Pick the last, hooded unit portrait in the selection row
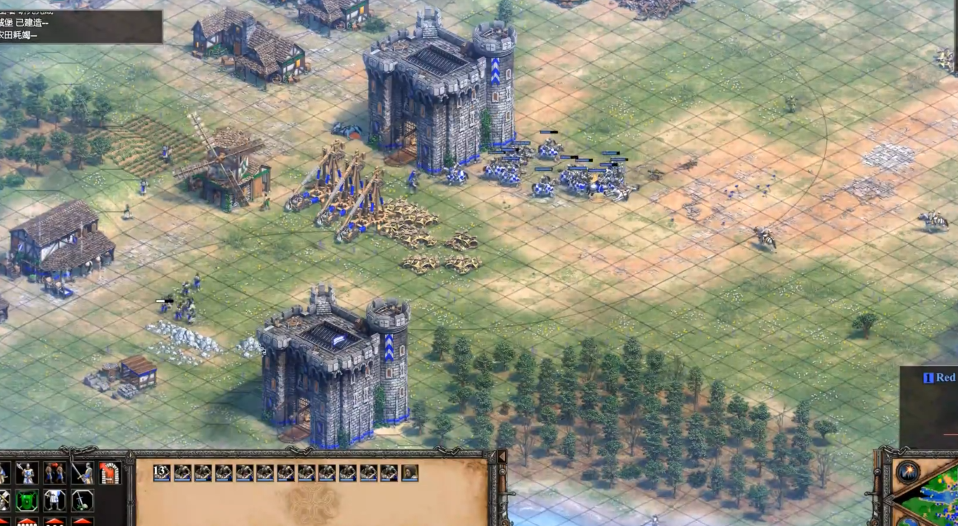The height and width of the screenshot is (526, 958). click(x=410, y=473)
